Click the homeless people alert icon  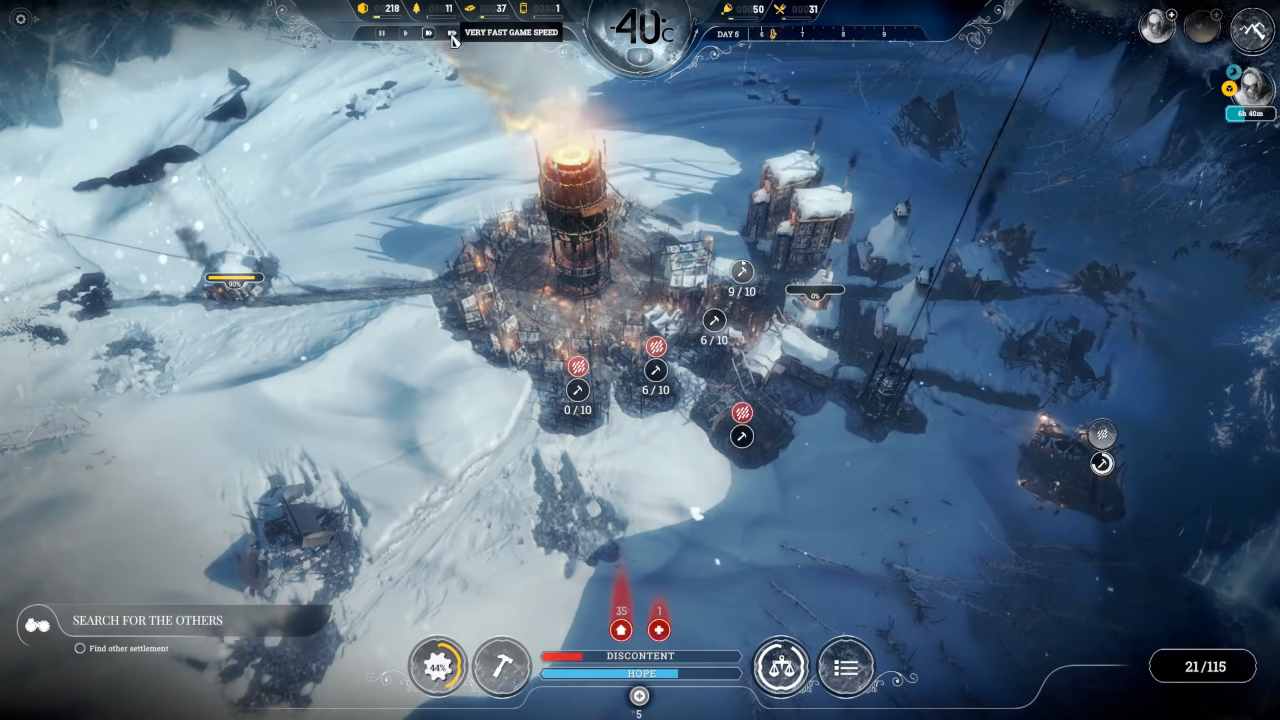point(621,630)
